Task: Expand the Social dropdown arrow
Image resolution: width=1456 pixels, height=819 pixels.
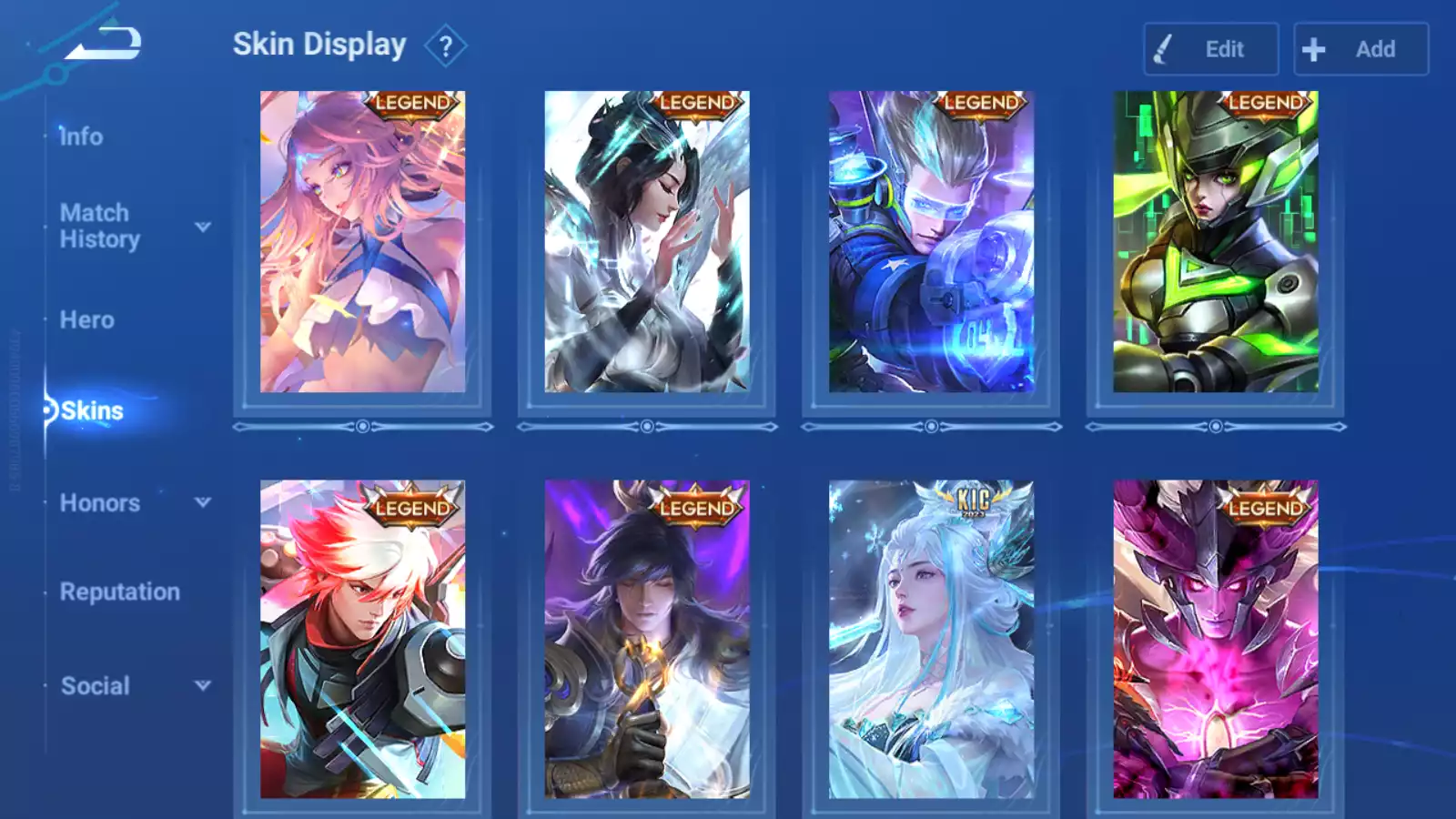Action: tap(203, 685)
